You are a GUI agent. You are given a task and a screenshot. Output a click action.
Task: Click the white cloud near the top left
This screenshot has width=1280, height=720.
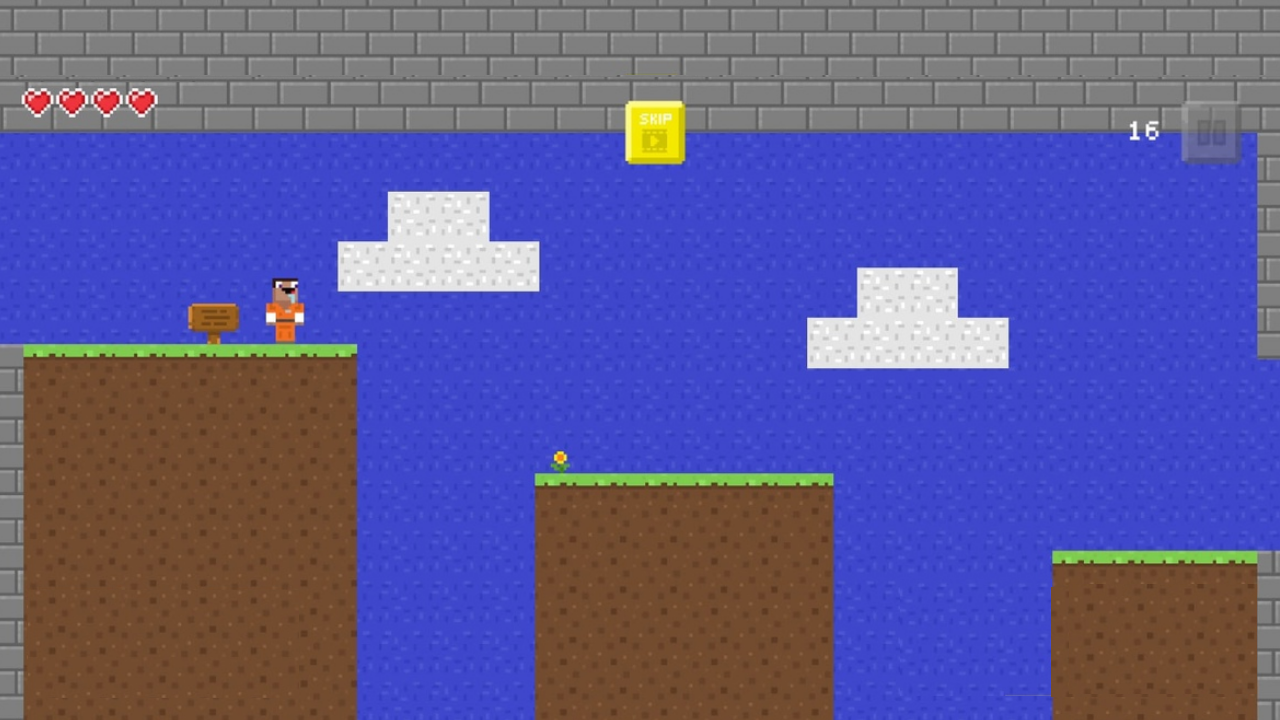438,240
